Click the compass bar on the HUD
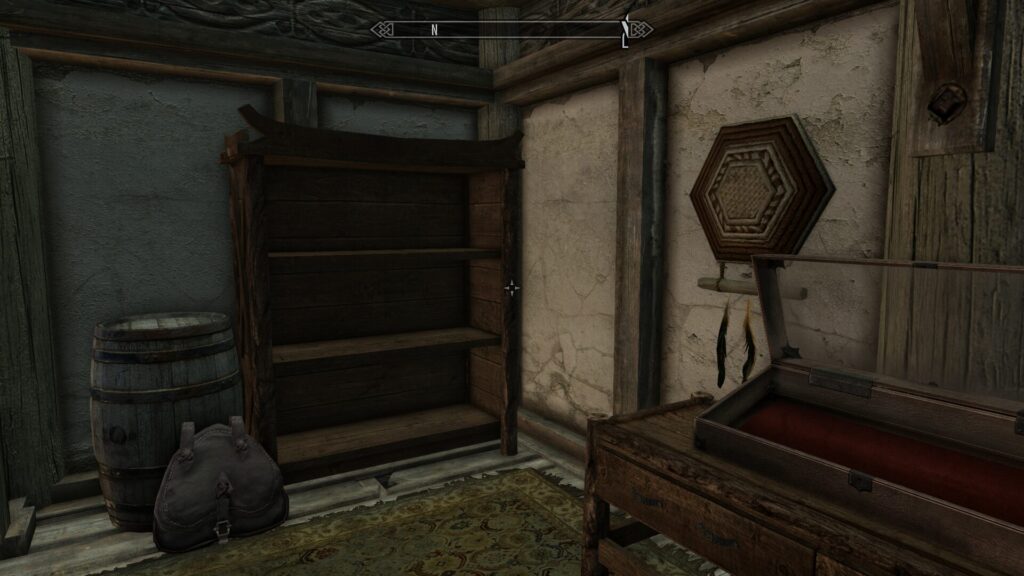 click(511, 30)
